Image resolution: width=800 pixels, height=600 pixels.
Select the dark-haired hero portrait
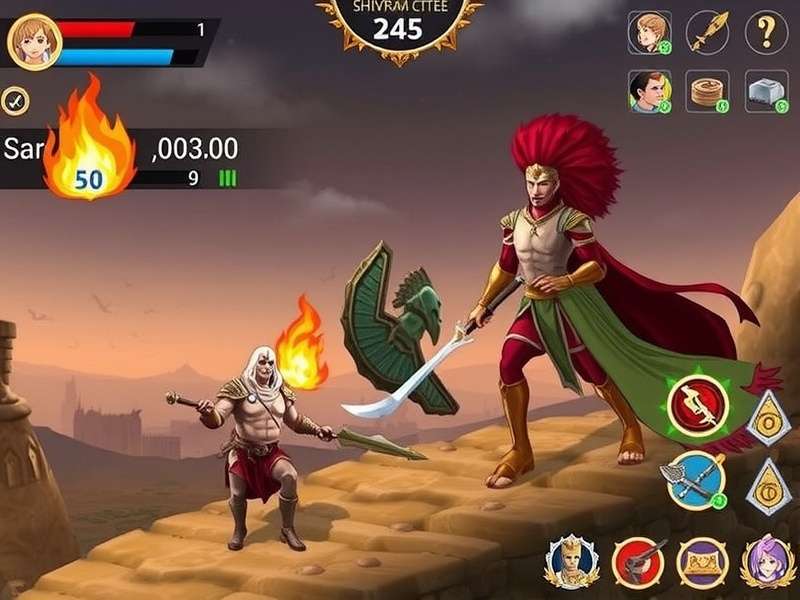click(x=649, y=91)
